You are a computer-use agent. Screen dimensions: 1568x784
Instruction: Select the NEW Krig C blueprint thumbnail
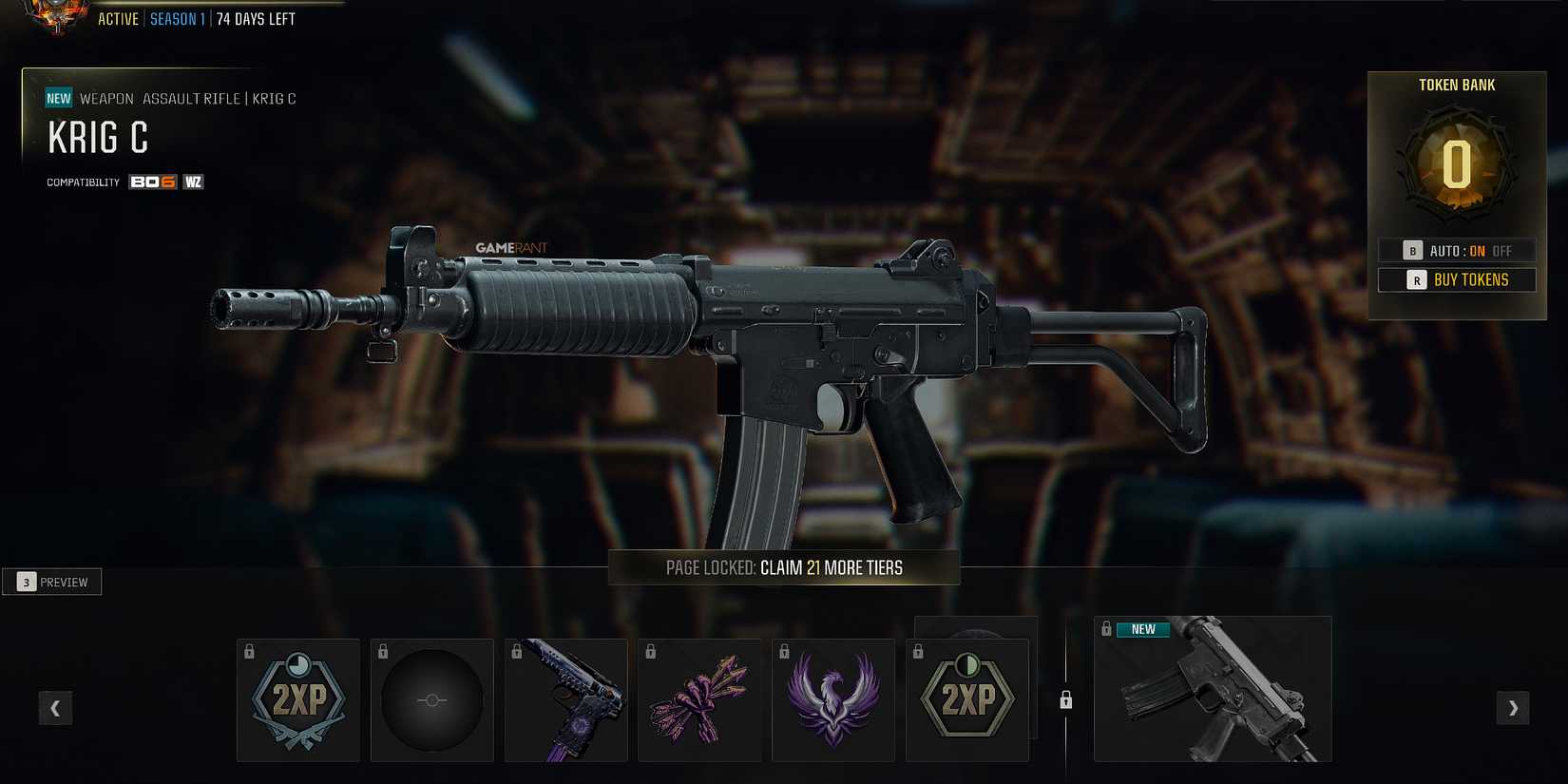coord(1212,689)
